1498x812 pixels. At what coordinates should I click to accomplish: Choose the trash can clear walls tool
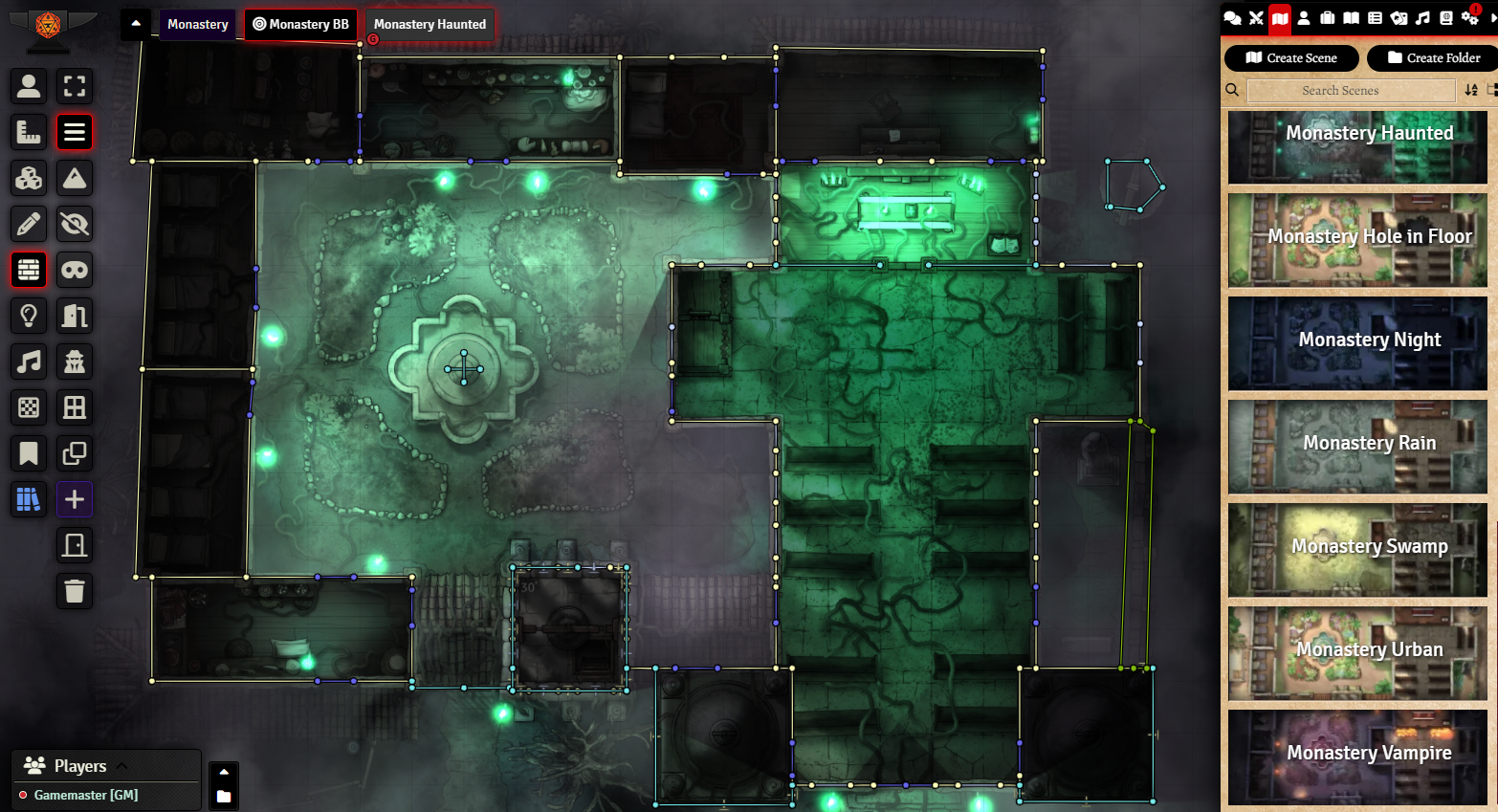click(75, 591)
